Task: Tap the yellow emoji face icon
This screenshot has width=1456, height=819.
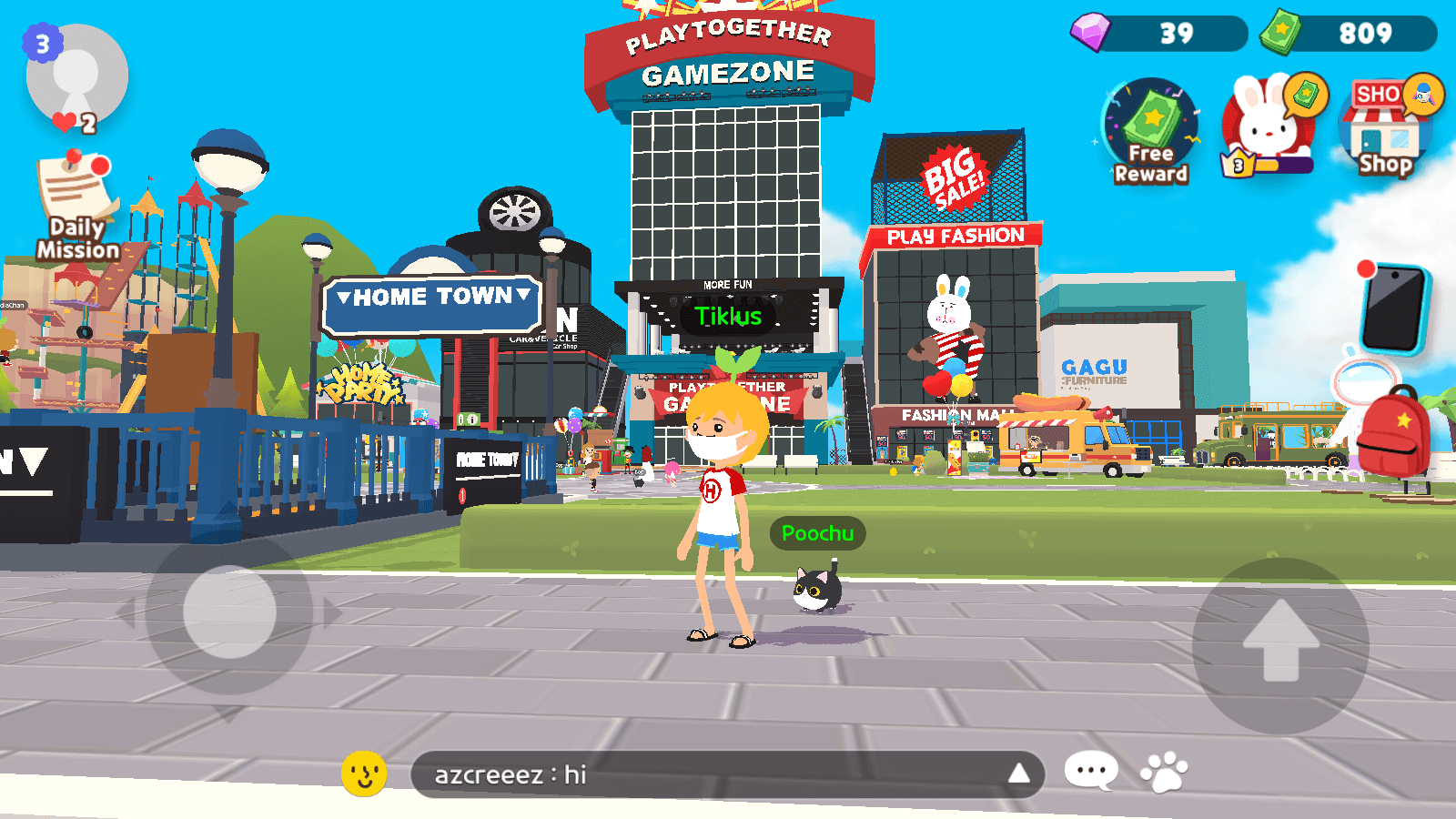Action: click(361, 774)
